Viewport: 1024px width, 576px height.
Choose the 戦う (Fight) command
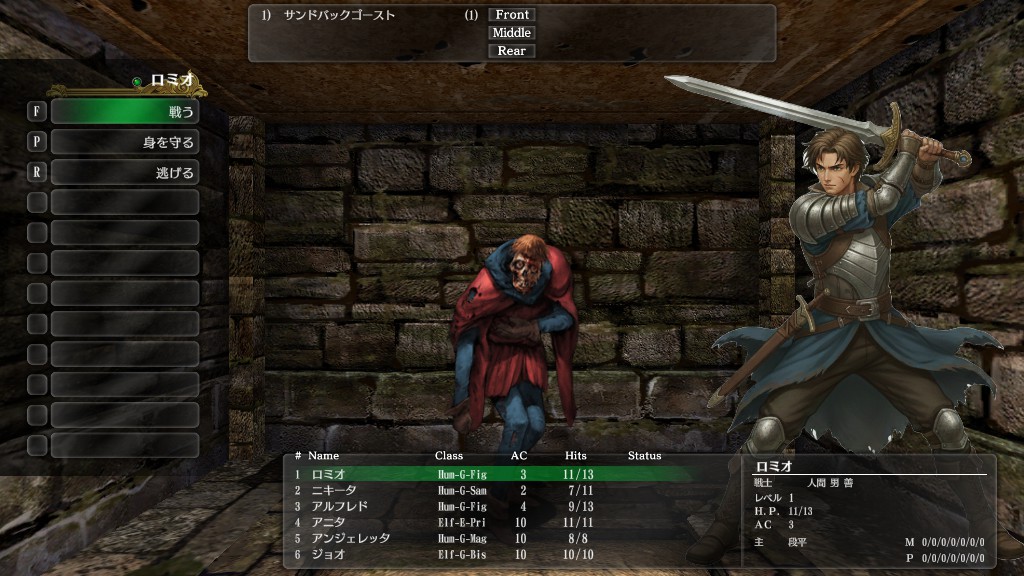tap(124, 111)
